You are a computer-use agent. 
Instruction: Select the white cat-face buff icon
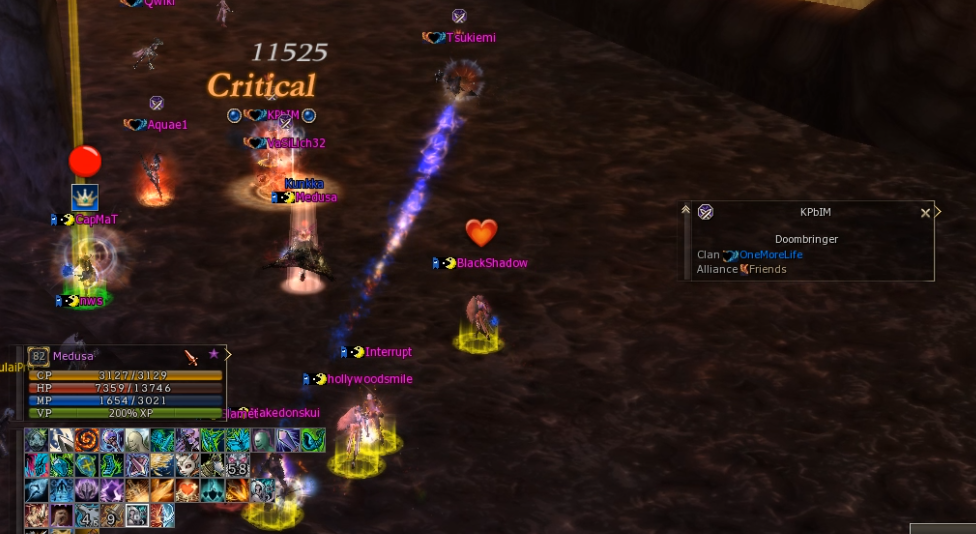click(x=187, y=465)
